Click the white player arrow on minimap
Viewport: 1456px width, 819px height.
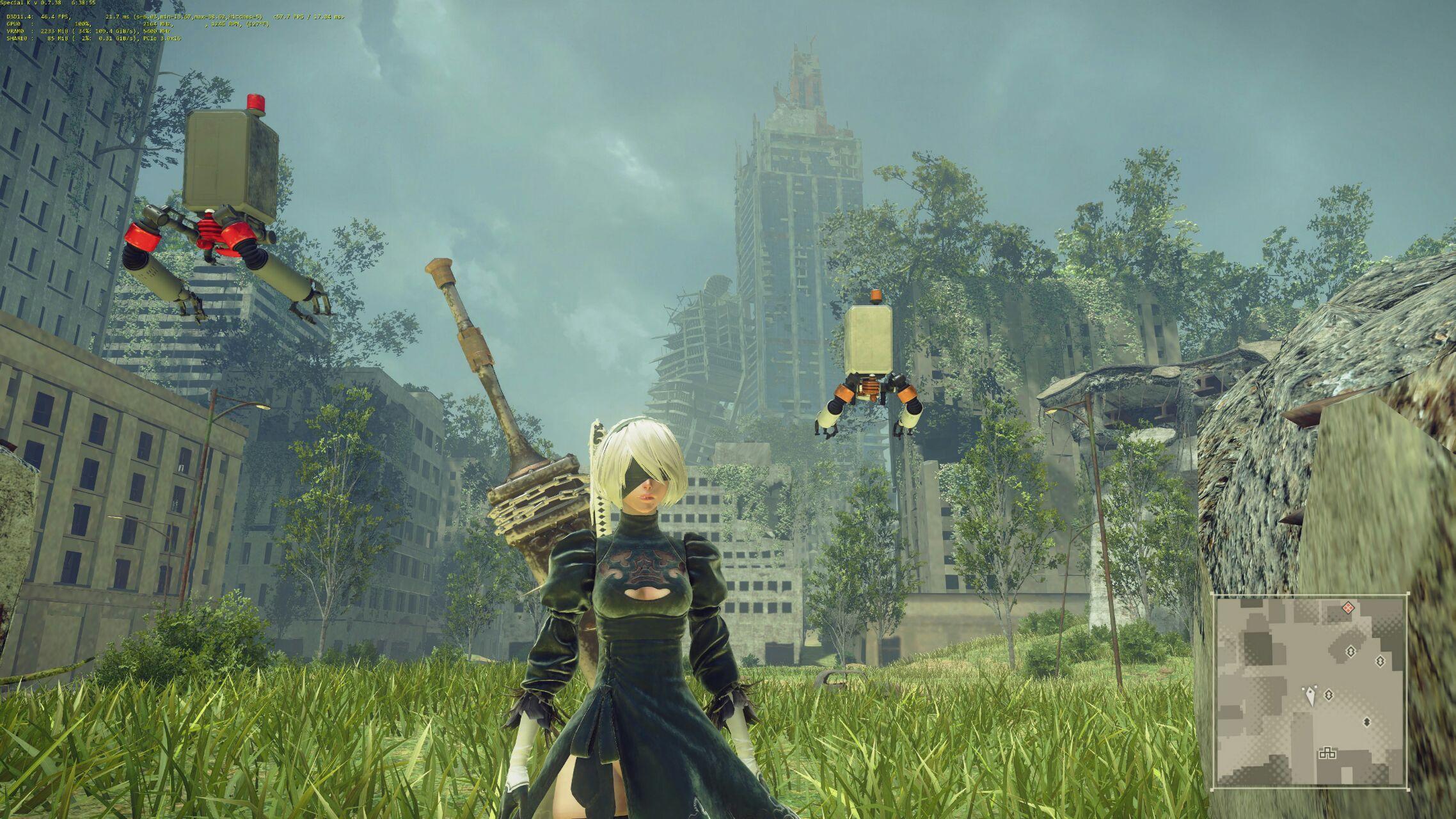[1311, 695]
